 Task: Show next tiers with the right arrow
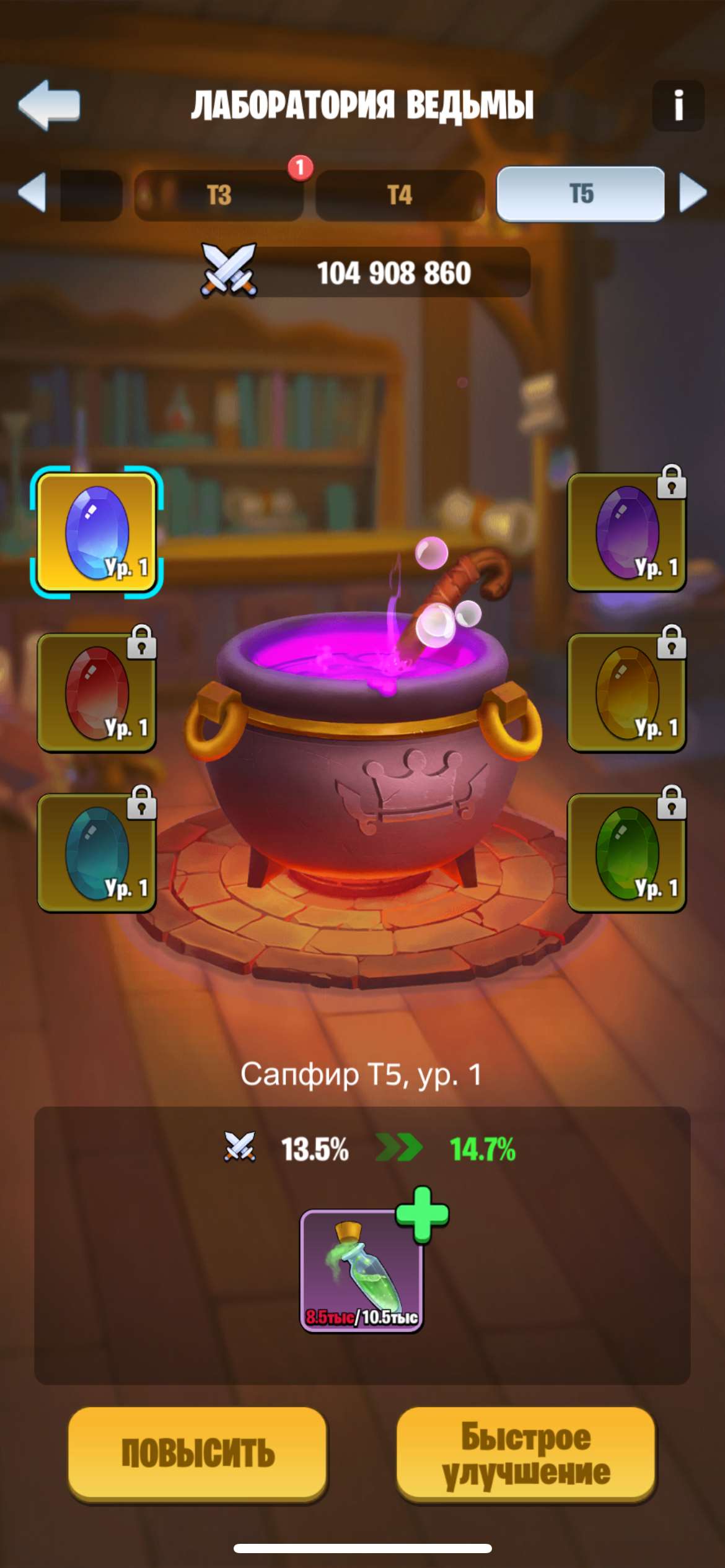coord(693,193)
